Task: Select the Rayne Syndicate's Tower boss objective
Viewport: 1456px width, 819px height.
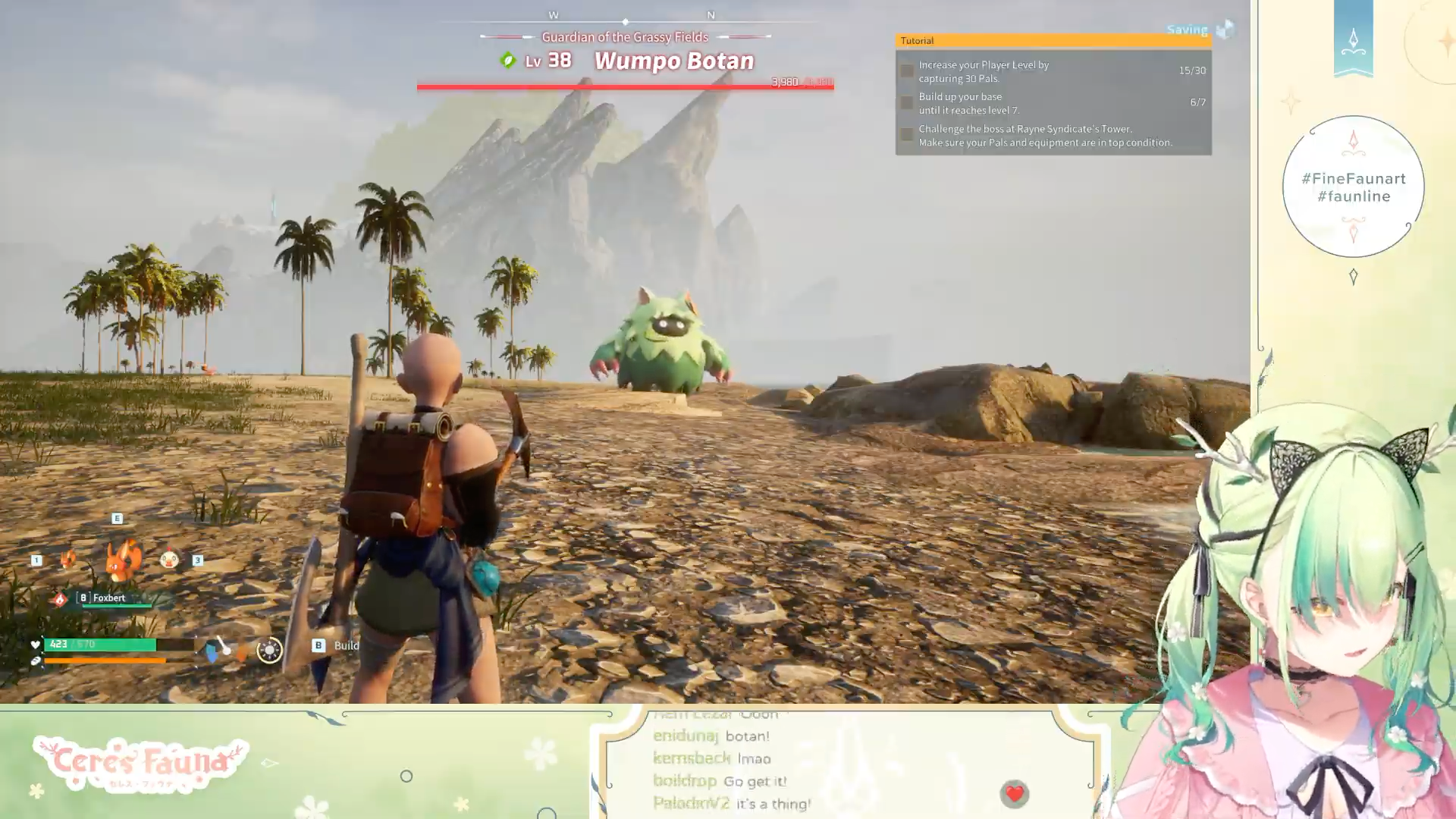Action: click(1053, 136)
